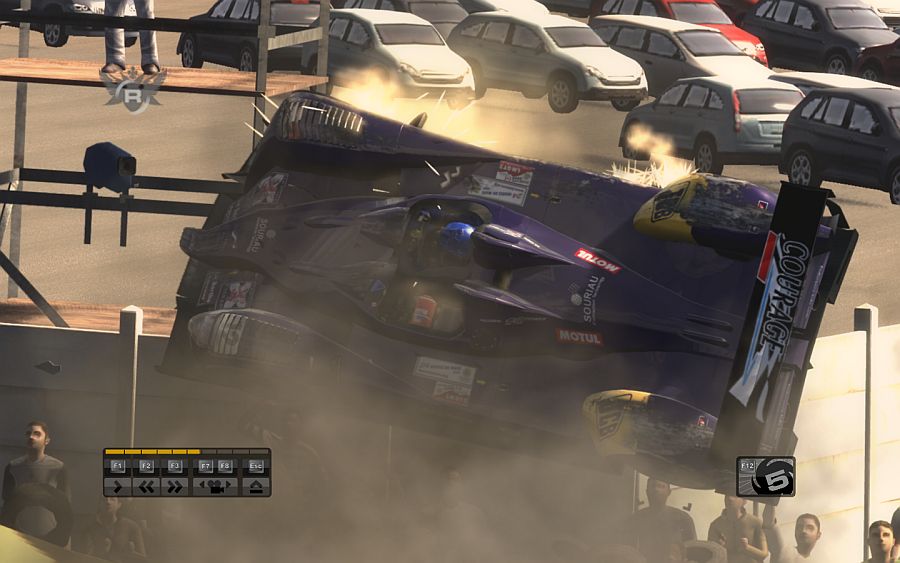Image resolution: width=900 pixels, height=563 pixels.
Task: Change the replay camera view
Action: 215,487
